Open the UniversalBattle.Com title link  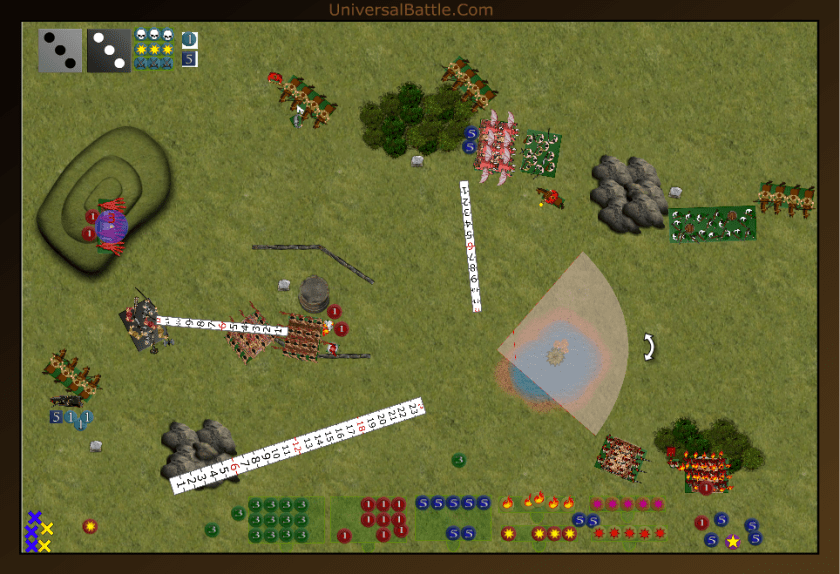(411, 10)
